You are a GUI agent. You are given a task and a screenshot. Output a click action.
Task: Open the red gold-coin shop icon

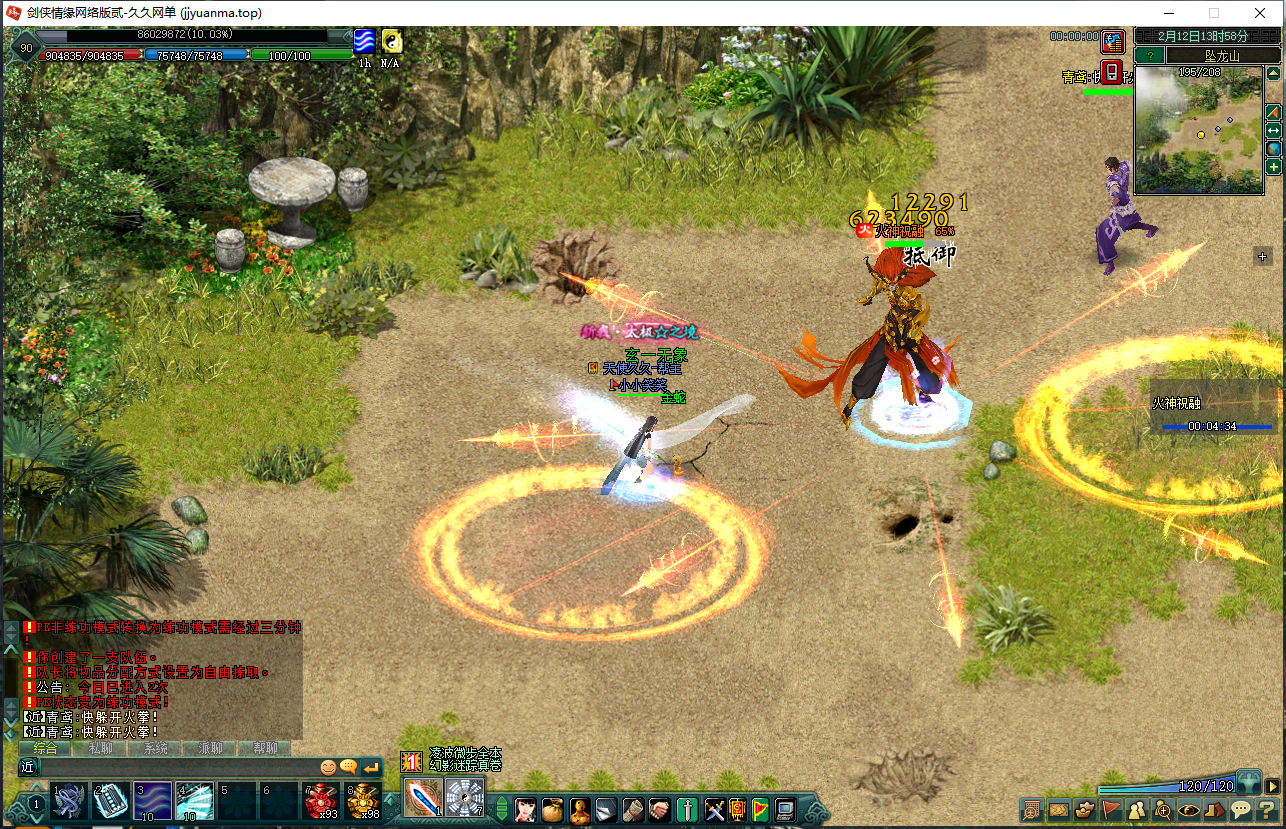(x=1112, y=42)
